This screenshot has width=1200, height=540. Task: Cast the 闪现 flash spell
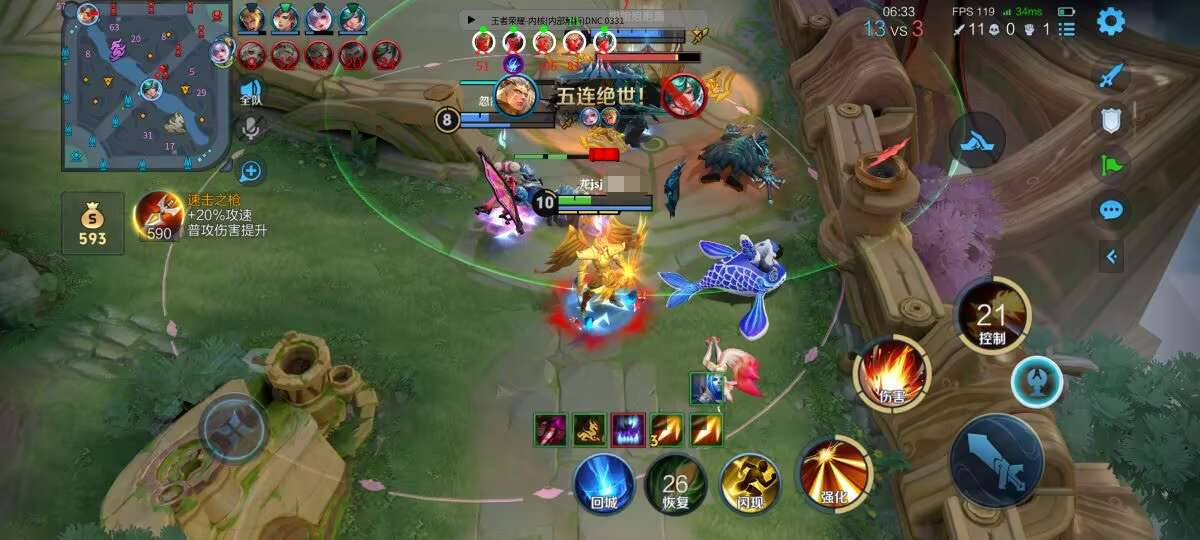pos(750,482)
